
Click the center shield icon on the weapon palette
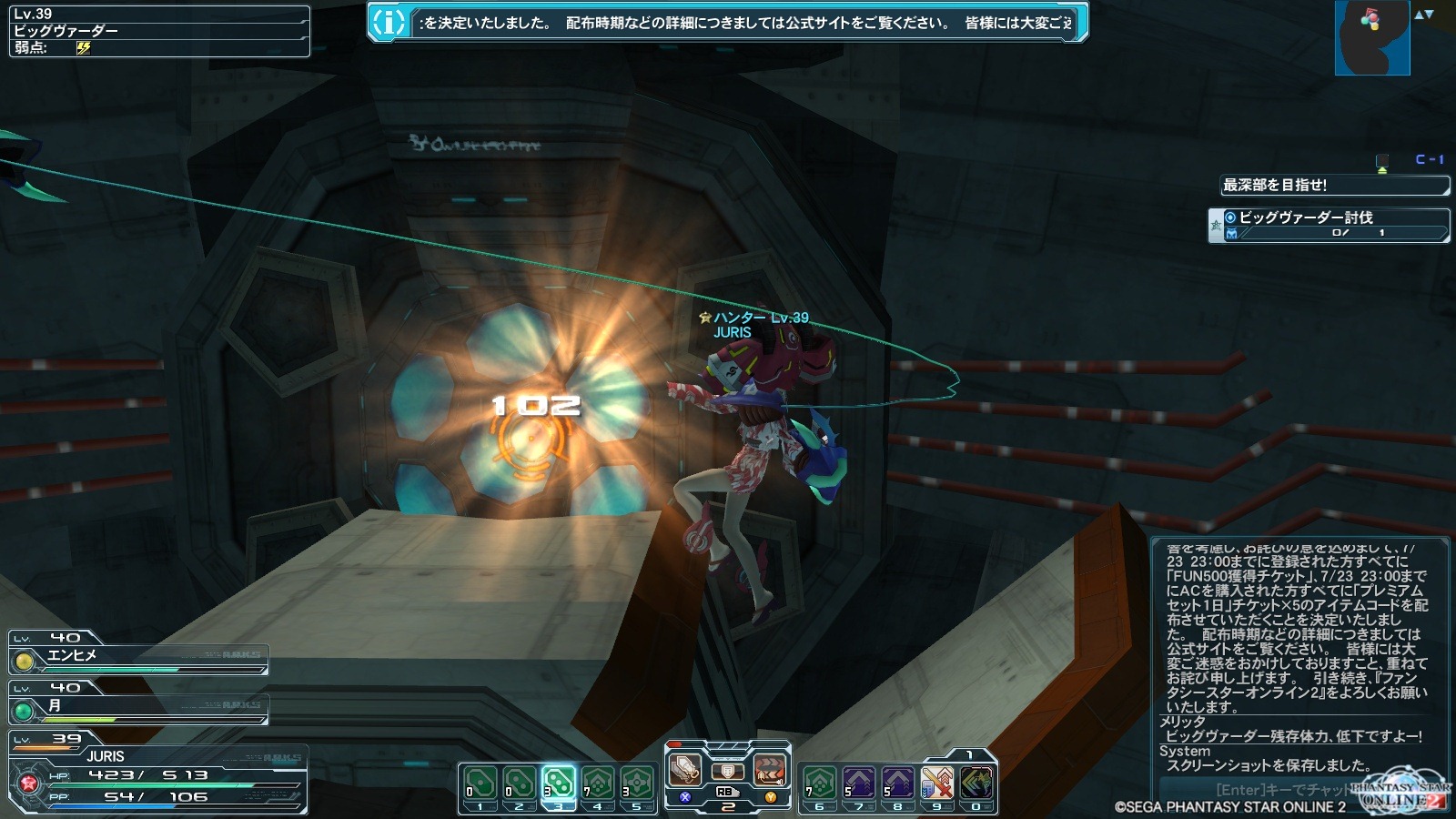[x=727, y=772]
